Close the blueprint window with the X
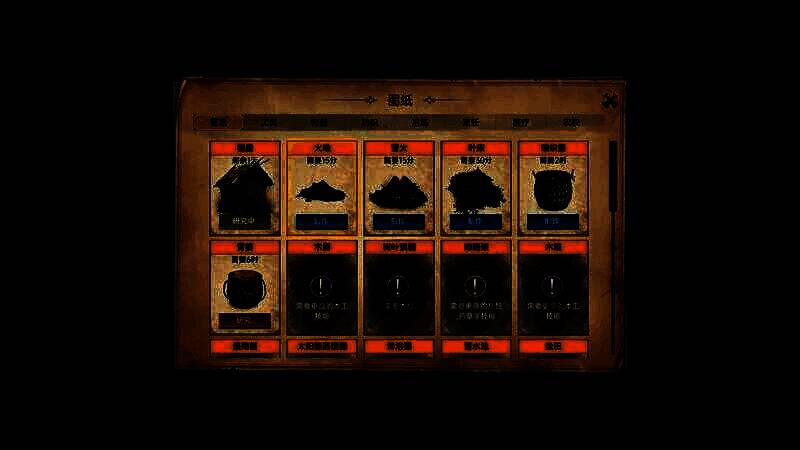 pos(610,100)
